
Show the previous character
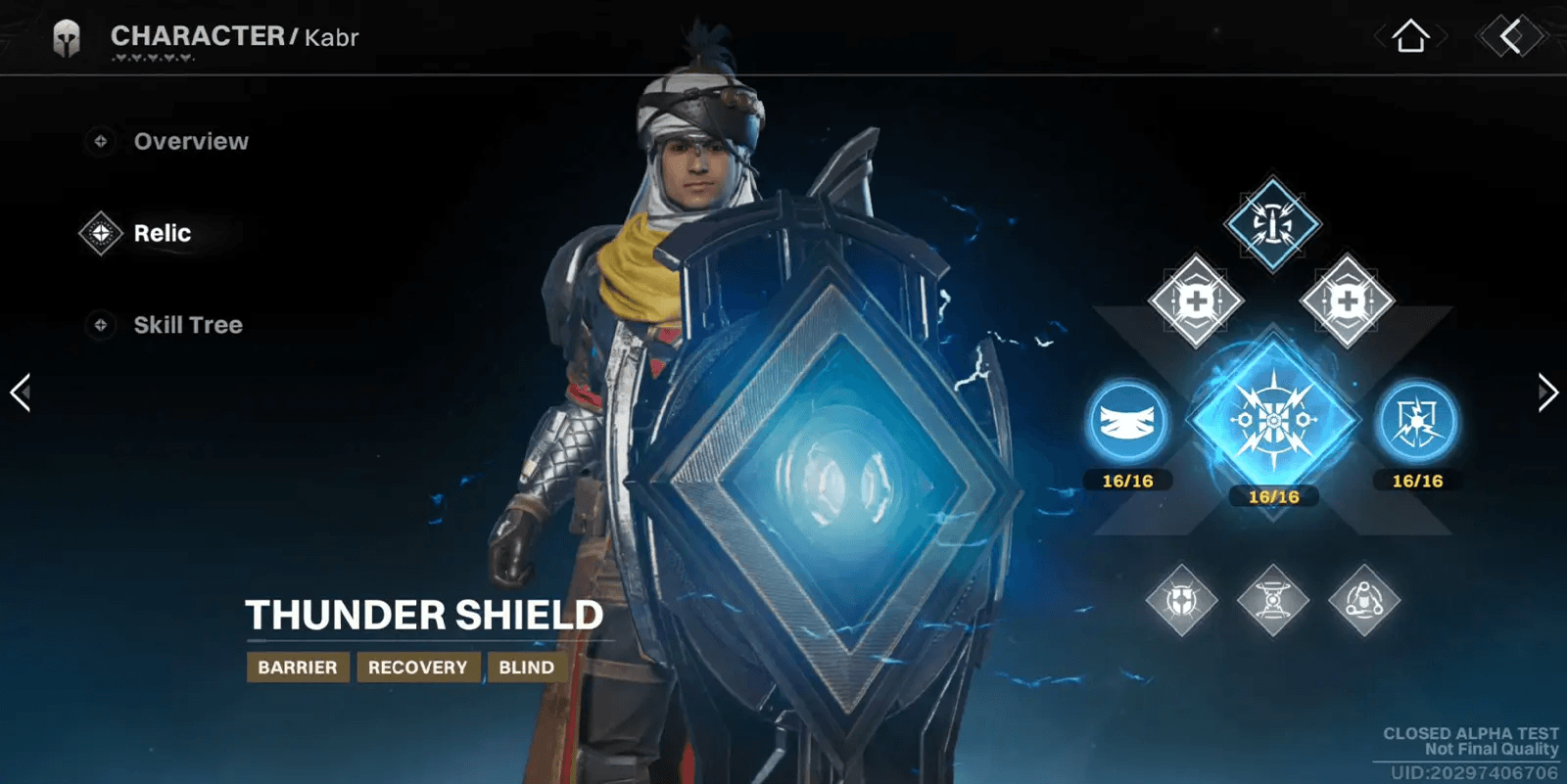22,392
